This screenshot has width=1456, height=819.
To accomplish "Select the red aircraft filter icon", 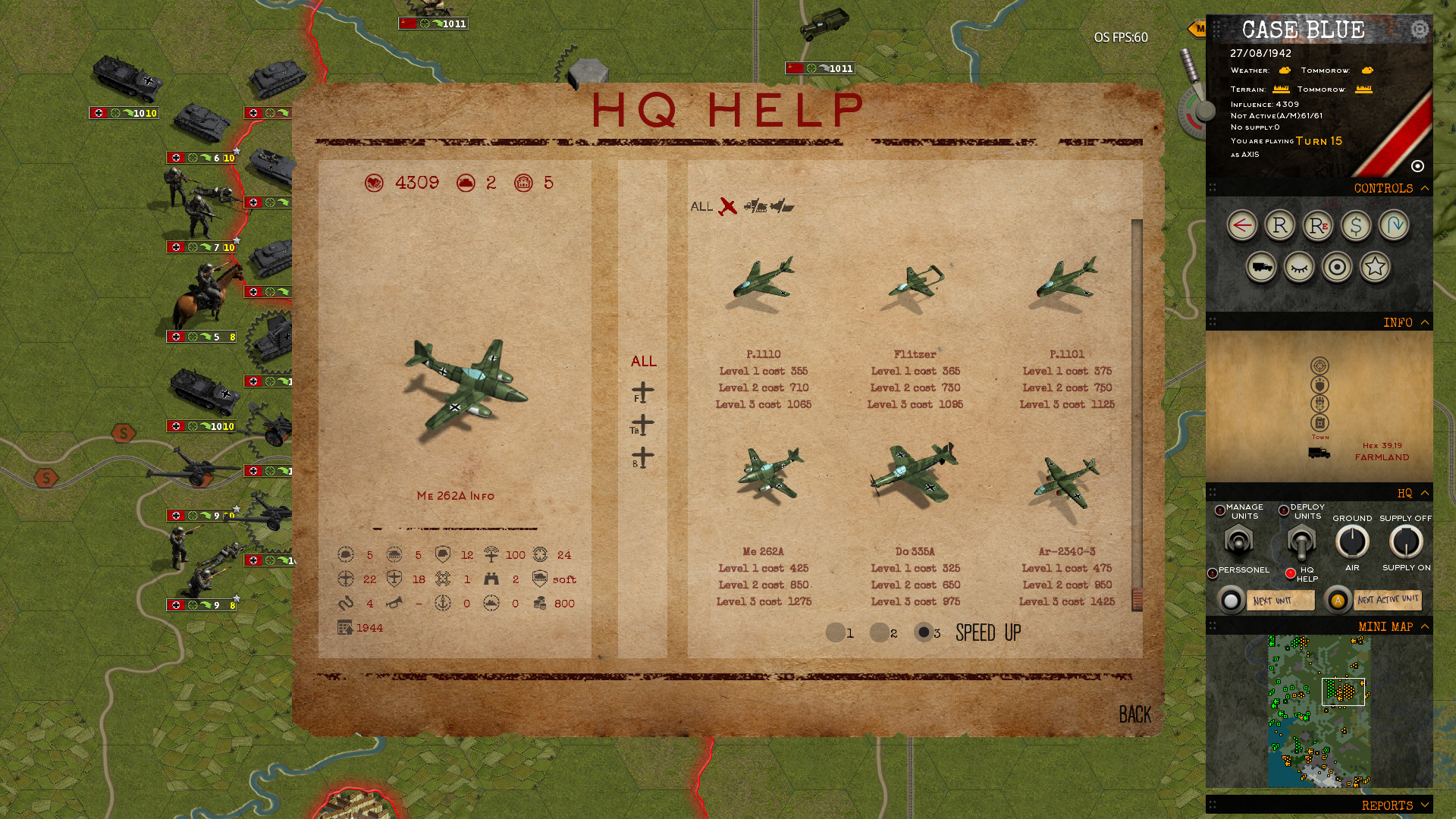I will click(726, 206).
